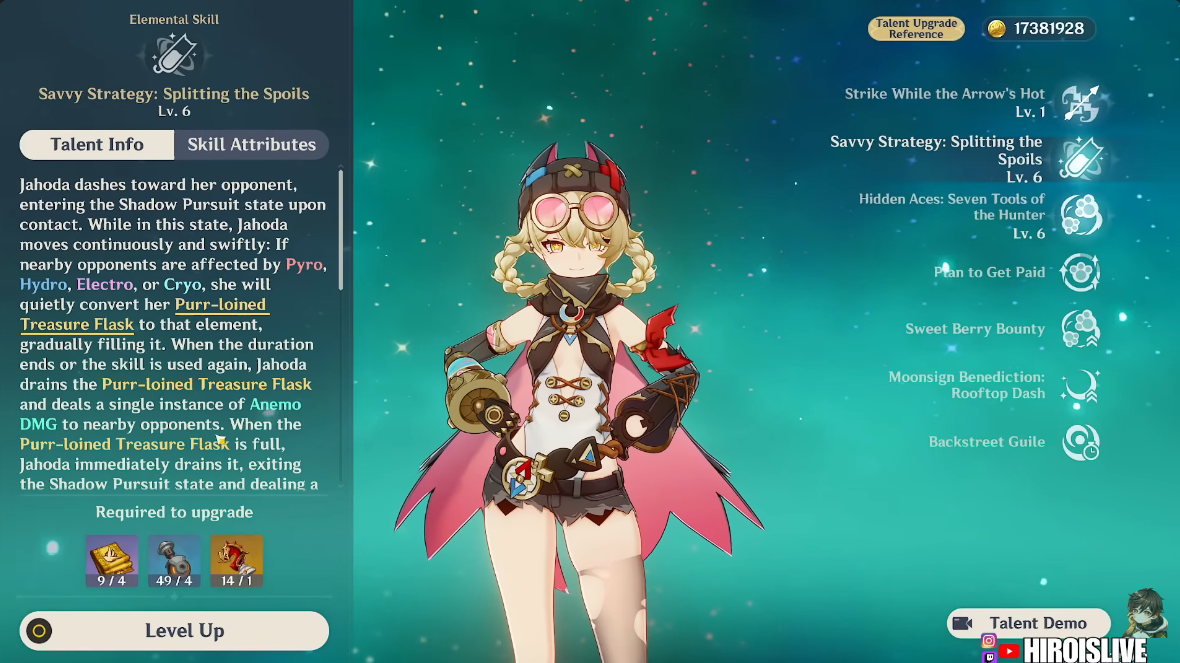Viewport: 1180px width, 663px height.
Task: Show Moonsign Benediction: Rooftop Dash talent
Action: point(1080,385)
